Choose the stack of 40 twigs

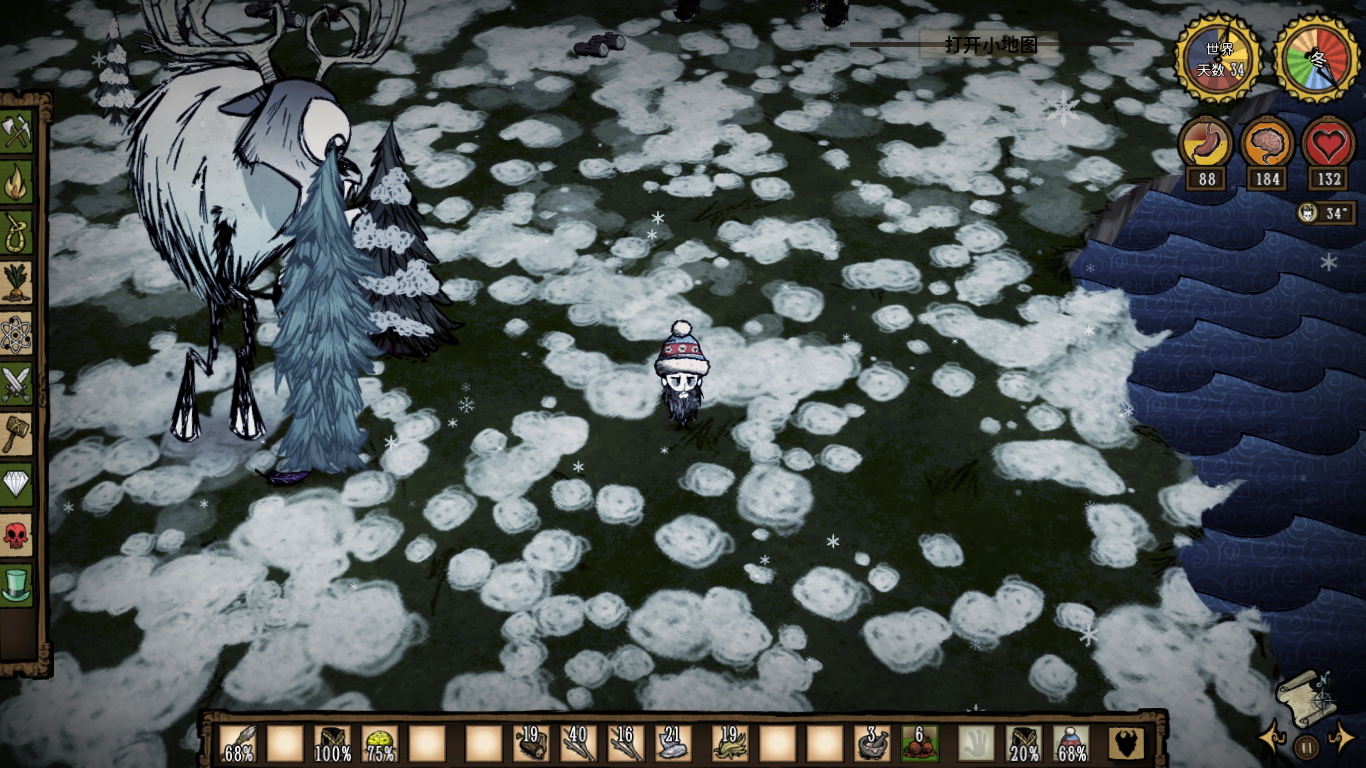[578, 743]
